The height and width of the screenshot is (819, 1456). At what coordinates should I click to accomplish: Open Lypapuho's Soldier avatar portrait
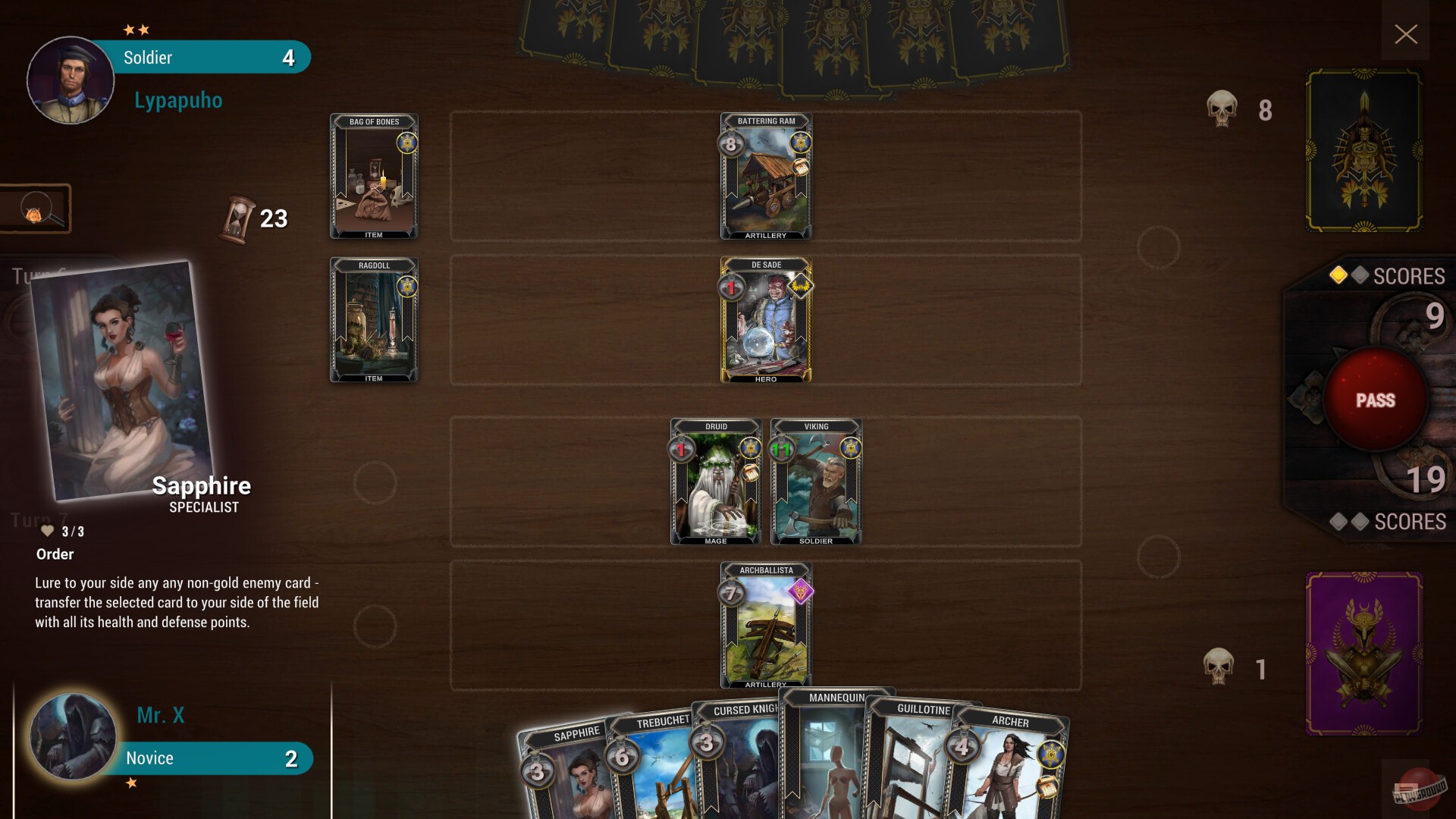(x=70, y=80)
